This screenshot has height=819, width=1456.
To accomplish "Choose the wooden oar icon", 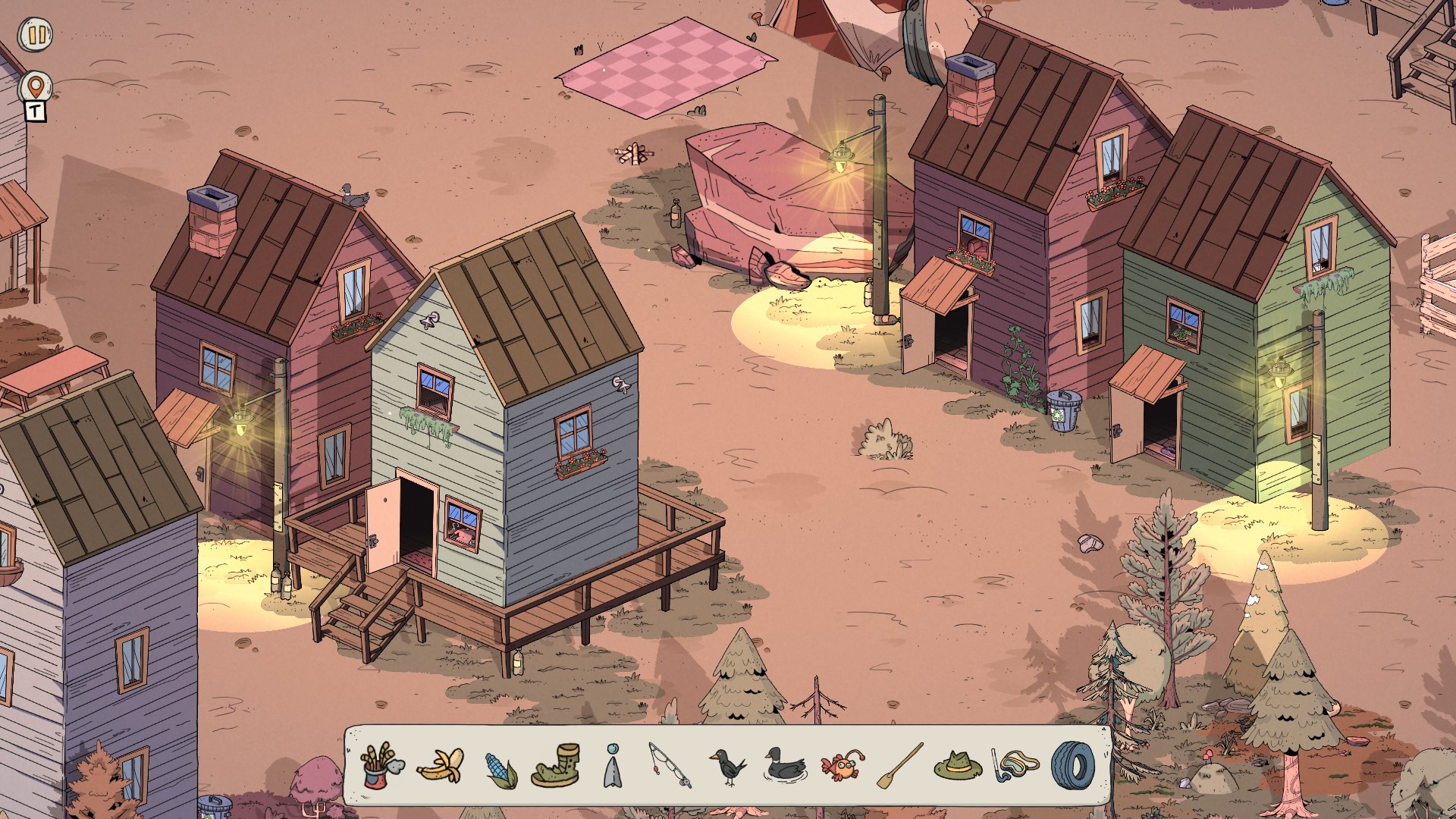I will pyautogui.click(x=900, y=765).
